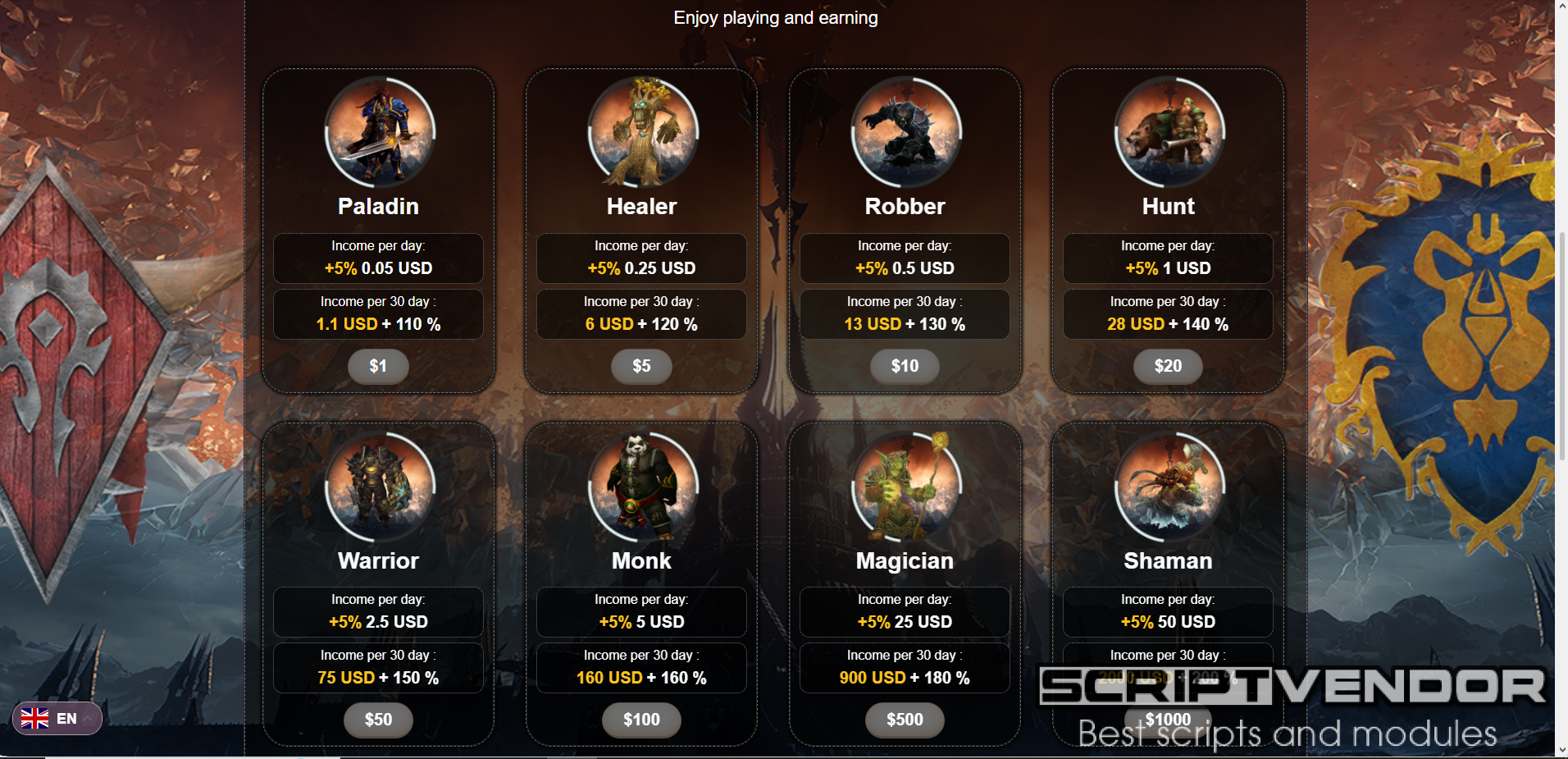Buy the Paladin for $1

(x=378, y=366)
